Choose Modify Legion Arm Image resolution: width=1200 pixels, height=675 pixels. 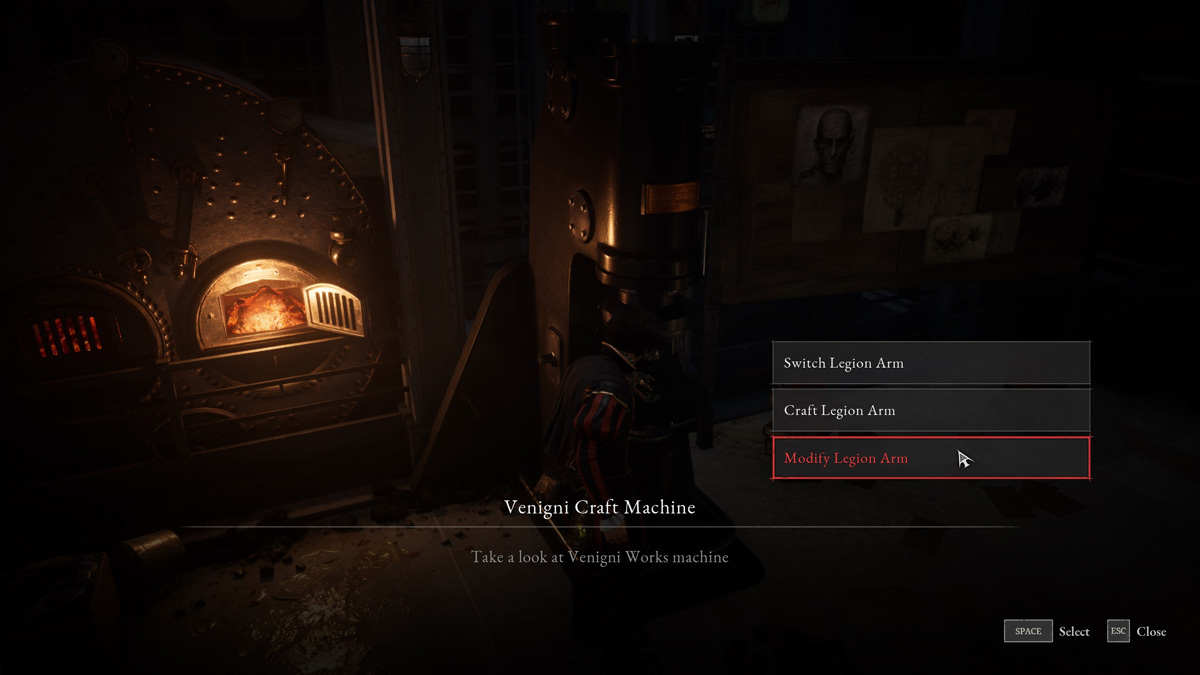930,458
